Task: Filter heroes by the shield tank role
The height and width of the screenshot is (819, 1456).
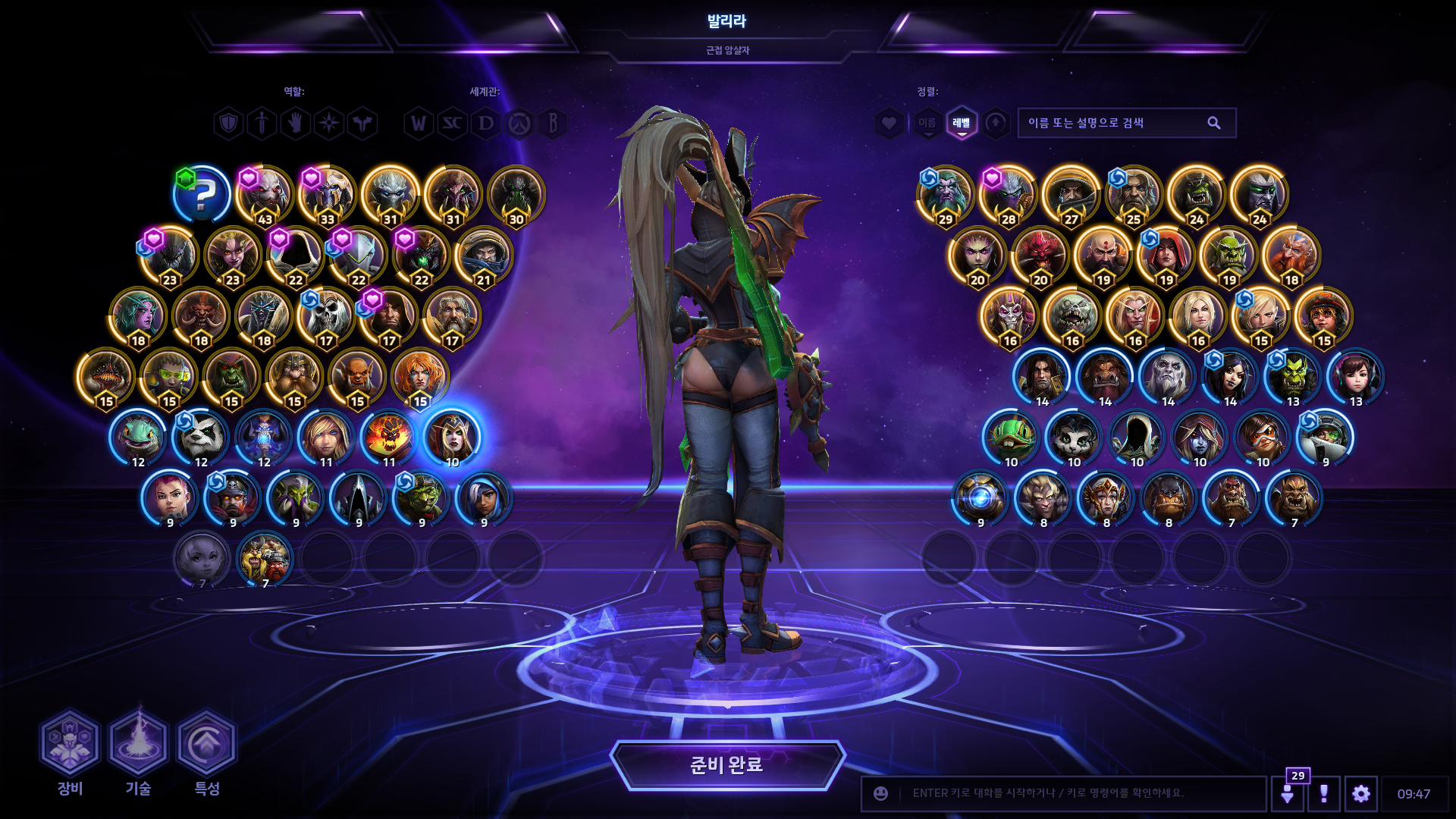Action: [x=228, y=123]
